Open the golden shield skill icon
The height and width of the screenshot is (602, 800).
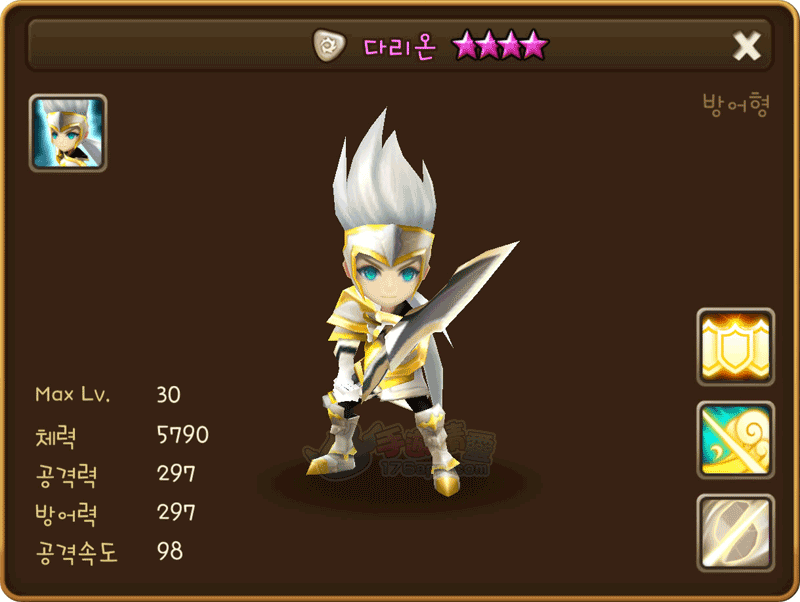[735, 347]
